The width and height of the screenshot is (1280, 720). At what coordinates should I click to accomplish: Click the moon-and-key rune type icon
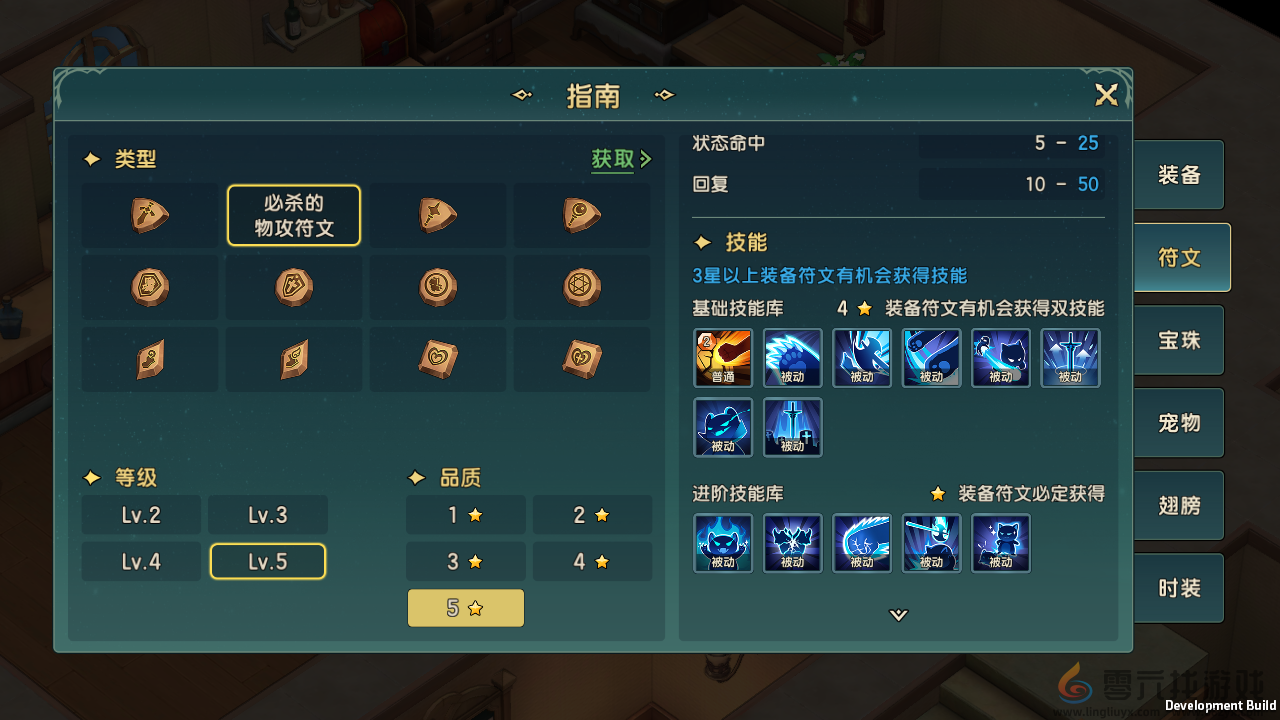click(581, 215)
